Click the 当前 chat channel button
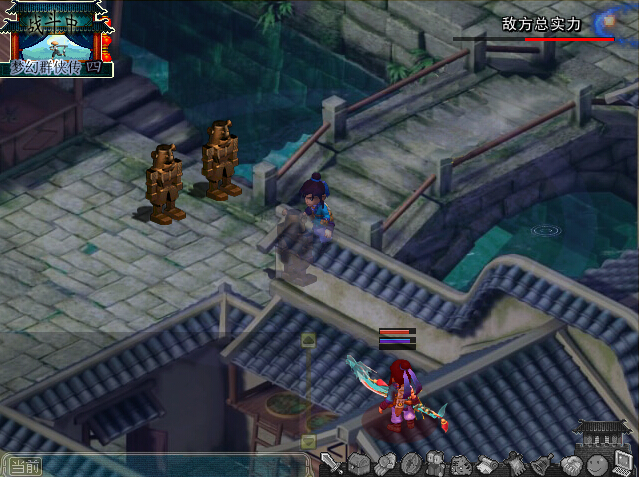Image resolution: width=639 pixels, height=477 pixels. tap(22, 466)
